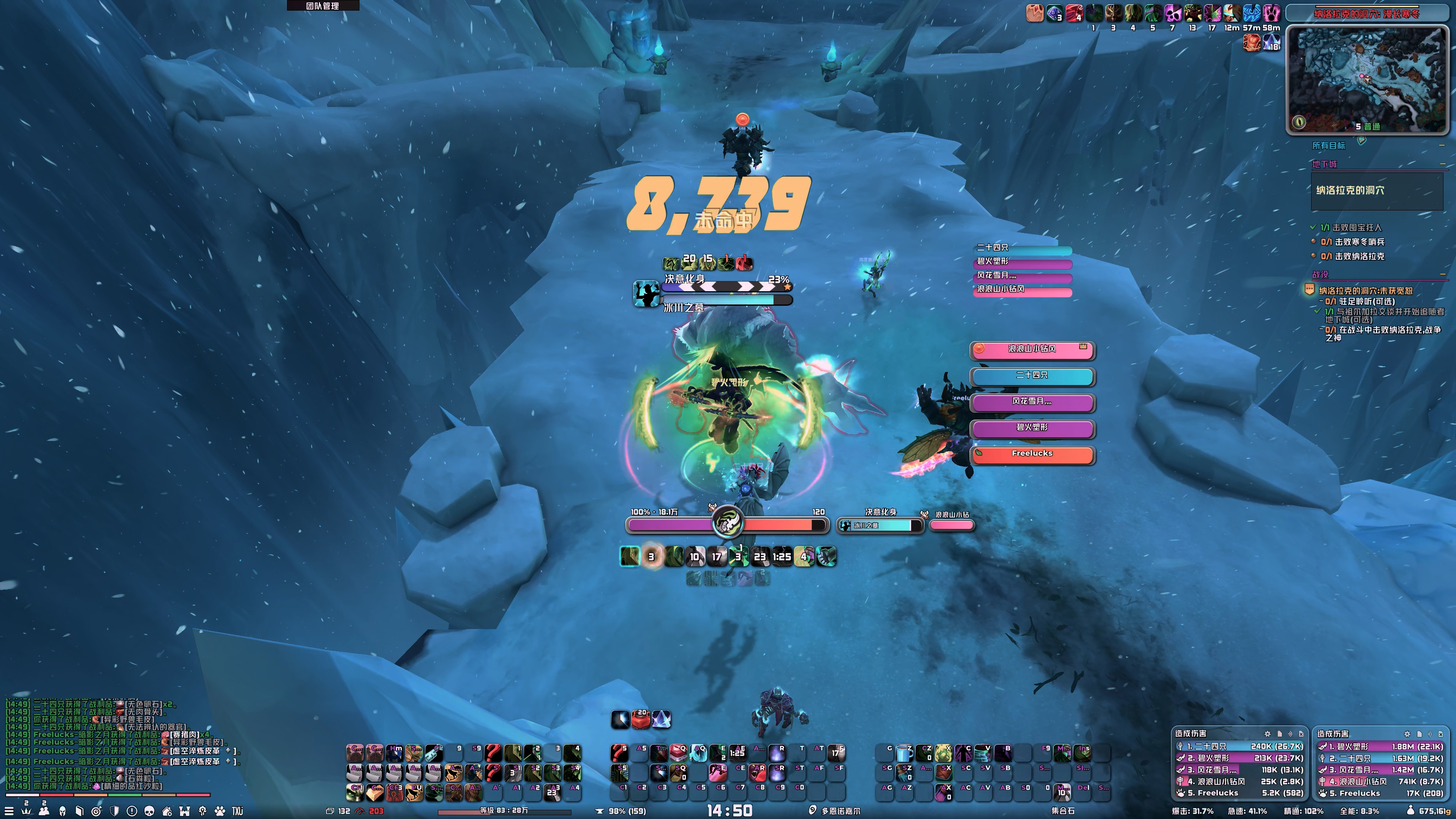The image size is (1456, 819).
Task: Close the right damage meter window
Action: [1441, 734]
